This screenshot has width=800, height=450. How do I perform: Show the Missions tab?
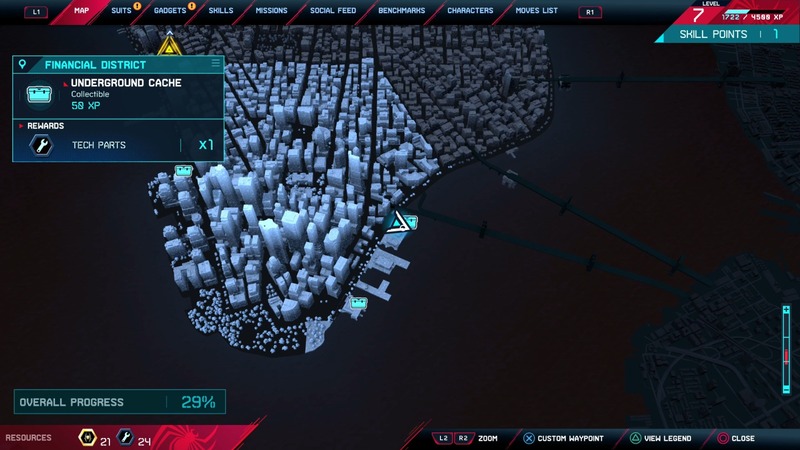pos(271,10)
